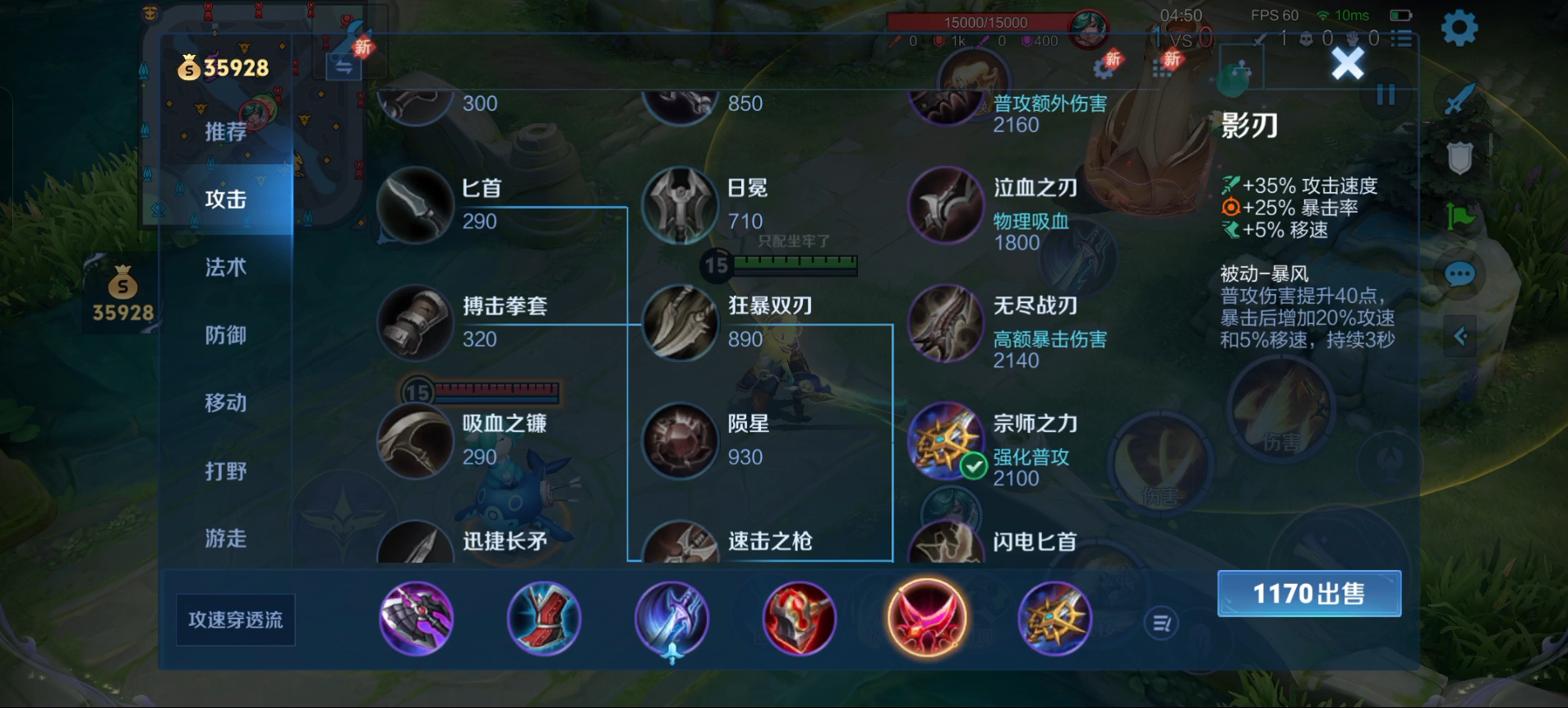Click the green checkmark on 宗师之力
The width and height of the screenshot is (1568, 708).
(x=973, y=464)
